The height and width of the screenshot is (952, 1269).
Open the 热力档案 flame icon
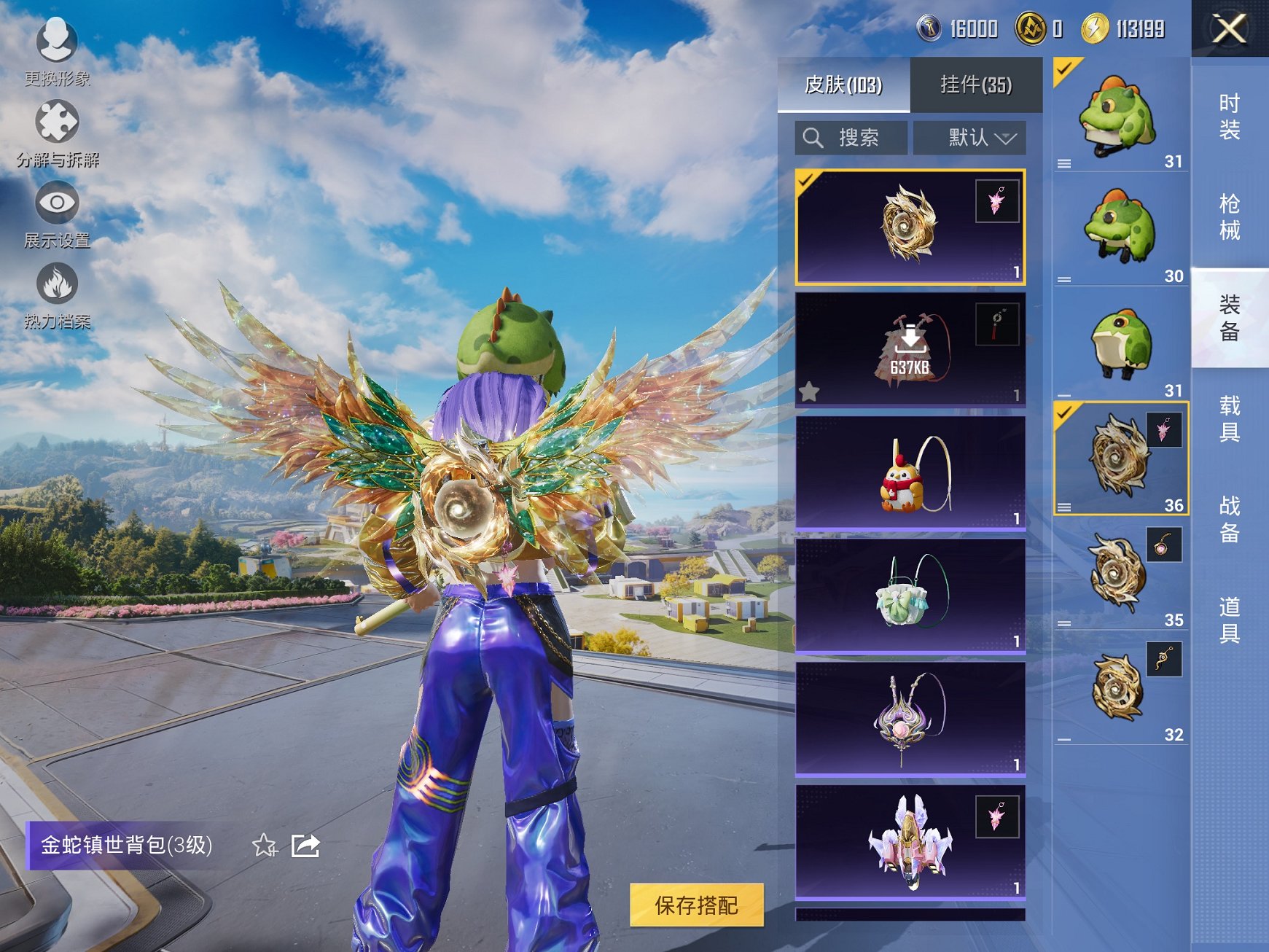[57, 295]
